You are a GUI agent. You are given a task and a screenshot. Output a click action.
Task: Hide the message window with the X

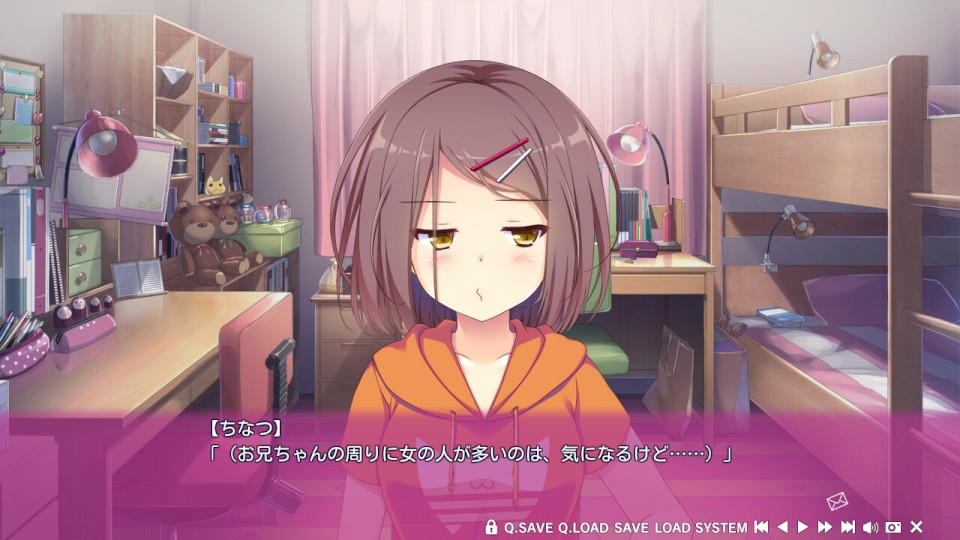click(x=916, y=527)
